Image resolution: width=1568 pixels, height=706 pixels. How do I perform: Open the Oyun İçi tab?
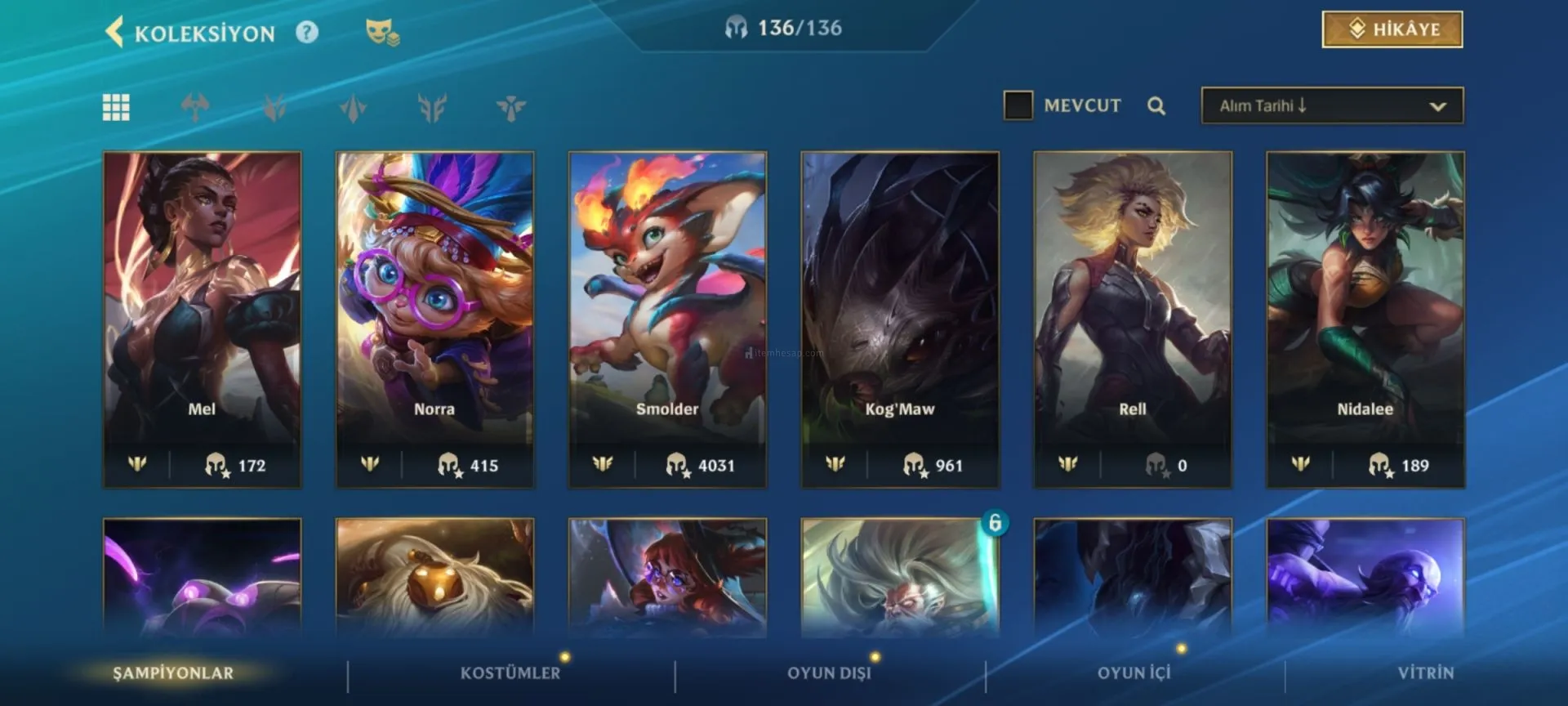point(1134,672)
